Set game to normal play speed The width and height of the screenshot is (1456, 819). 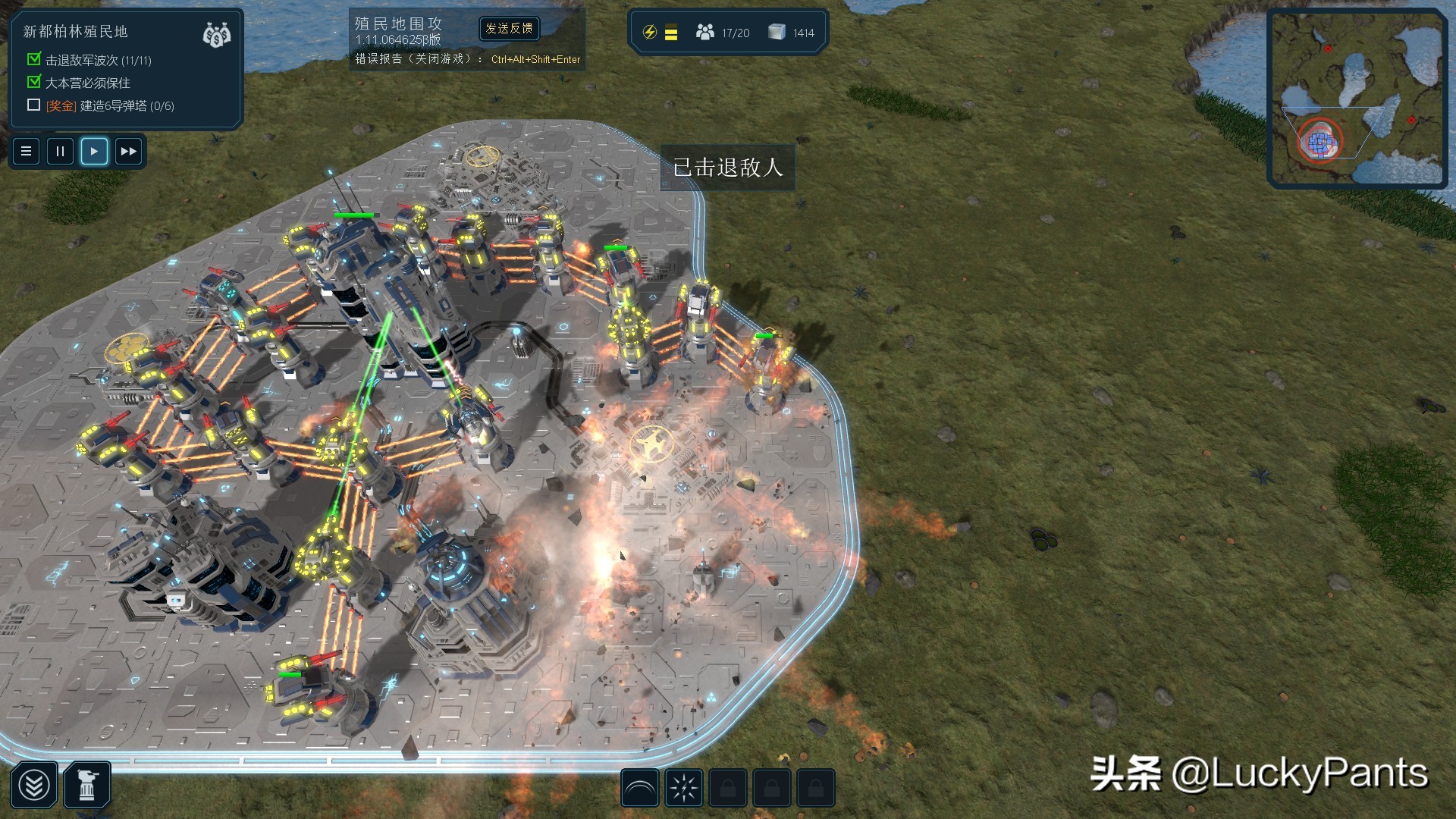(x=94, y=151)
